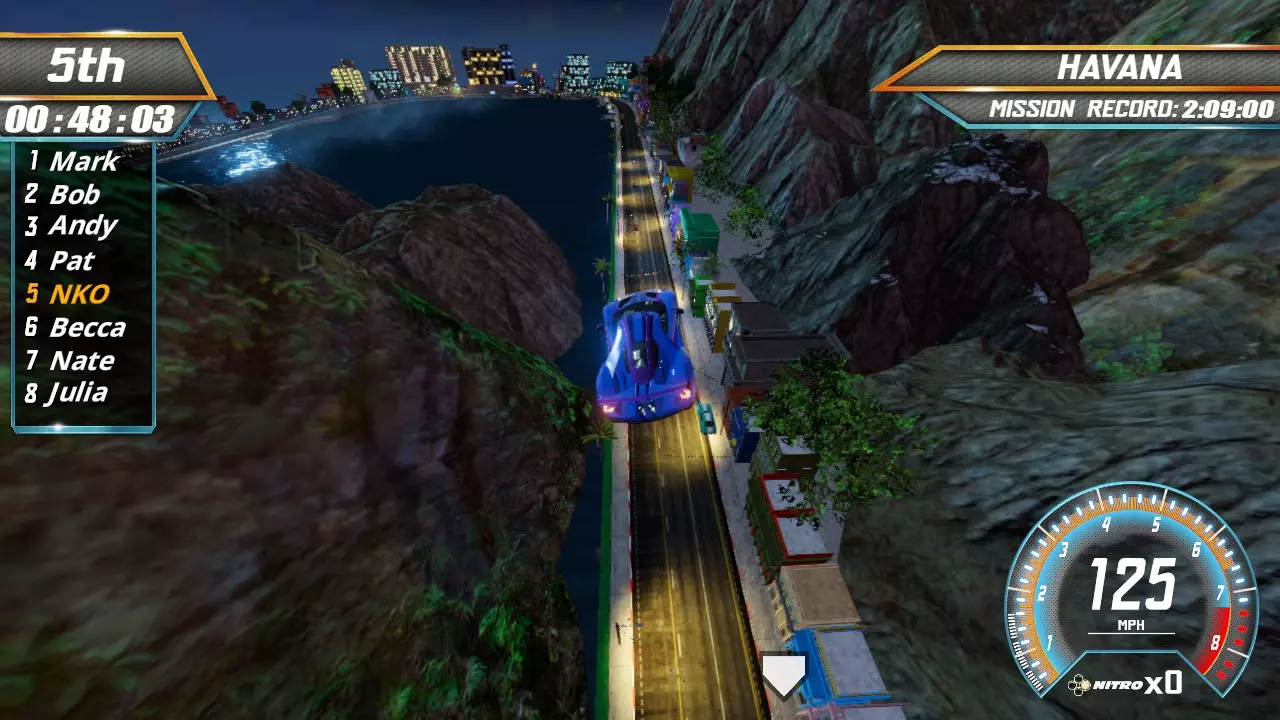Activate the Nitro boost icon
Screen dimensions: 1280x720
[1080, 685]
